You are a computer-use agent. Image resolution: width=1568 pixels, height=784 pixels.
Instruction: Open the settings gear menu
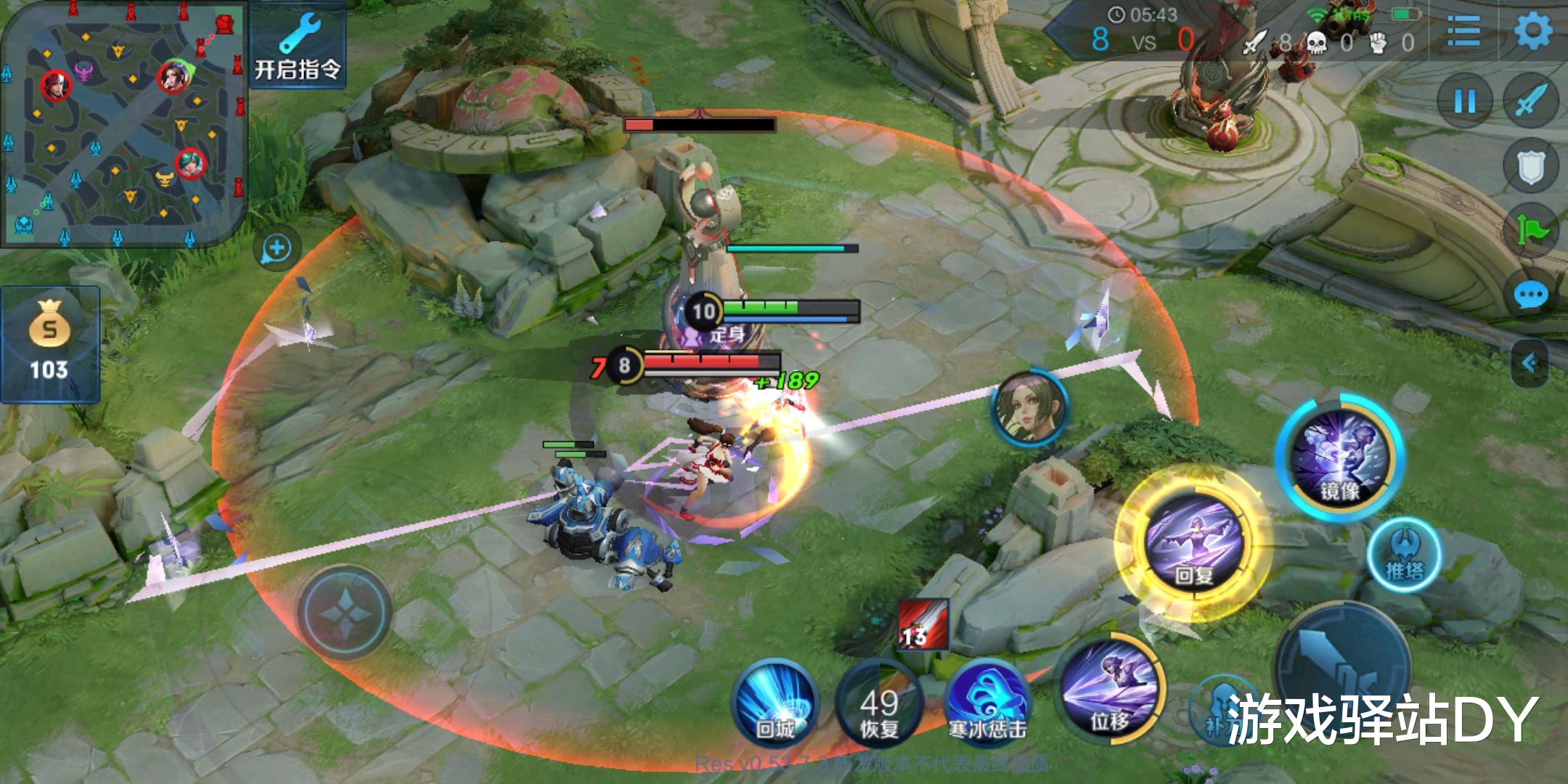click(x=1532, y=32)
